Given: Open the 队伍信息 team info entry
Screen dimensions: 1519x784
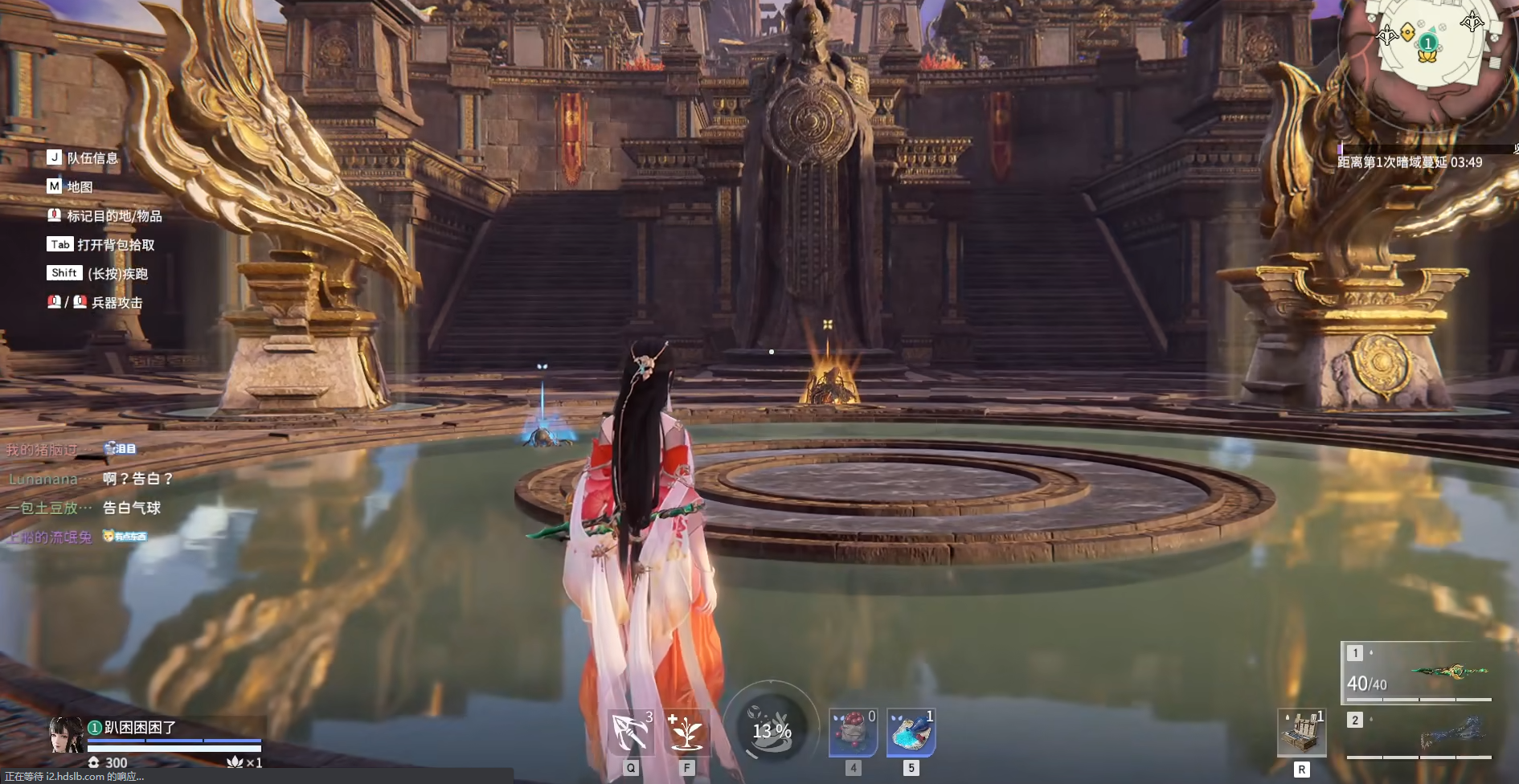Looking at the screenshot, I should point(92,158).
